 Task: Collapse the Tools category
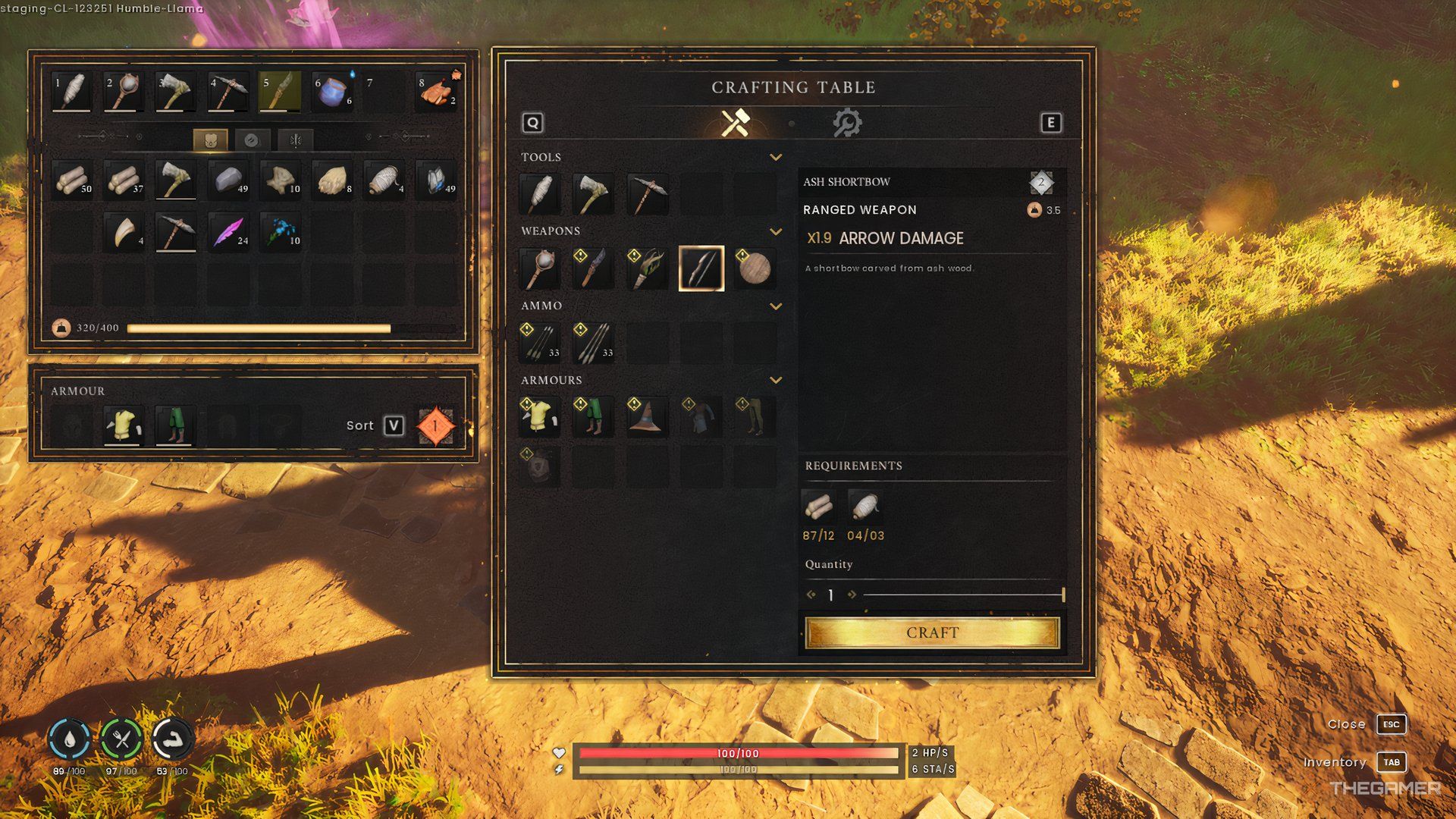point(775,157)
